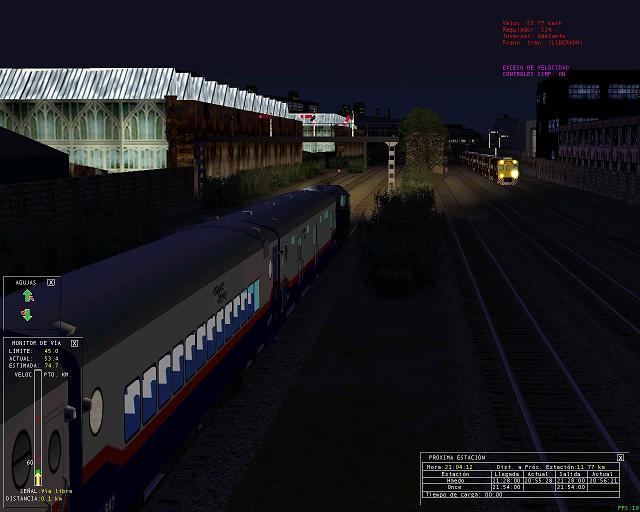Close the Aguas switch panel
Viewport: 640px width, 512px height.
(51, 283)
